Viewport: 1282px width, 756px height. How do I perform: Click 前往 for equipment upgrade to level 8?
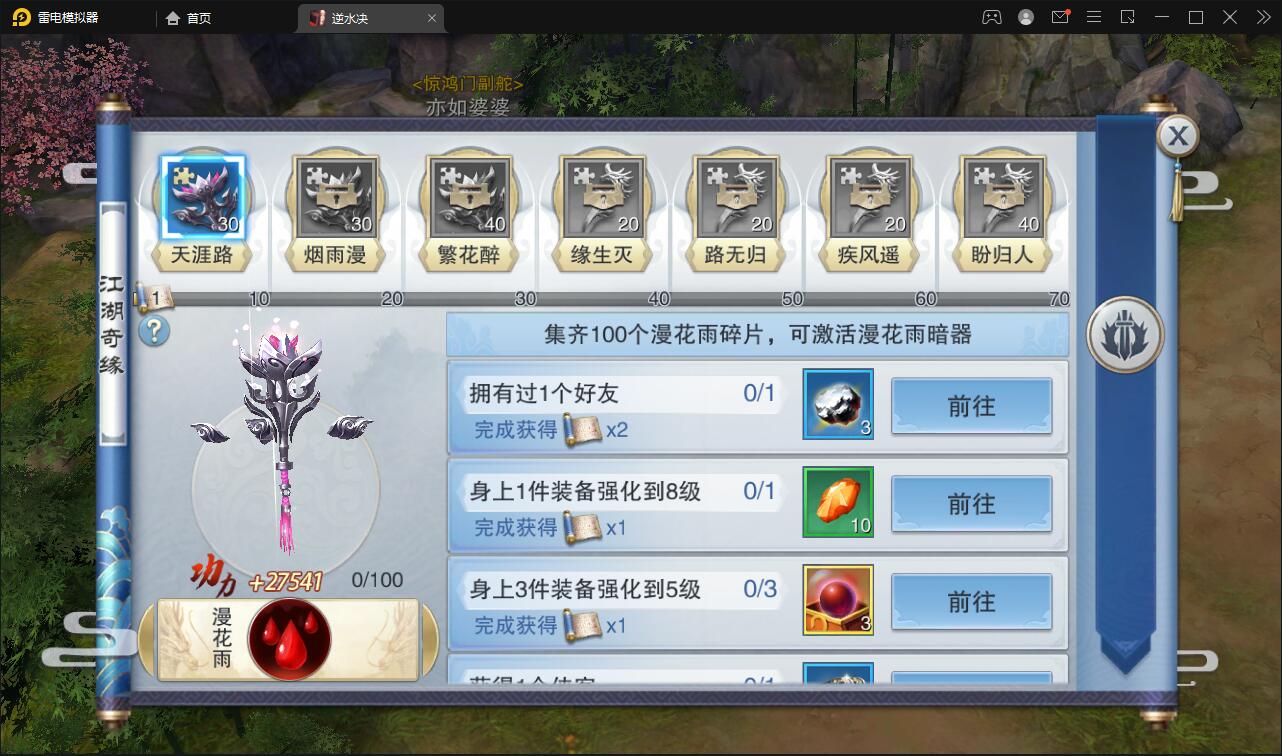(x=971, y=505)
